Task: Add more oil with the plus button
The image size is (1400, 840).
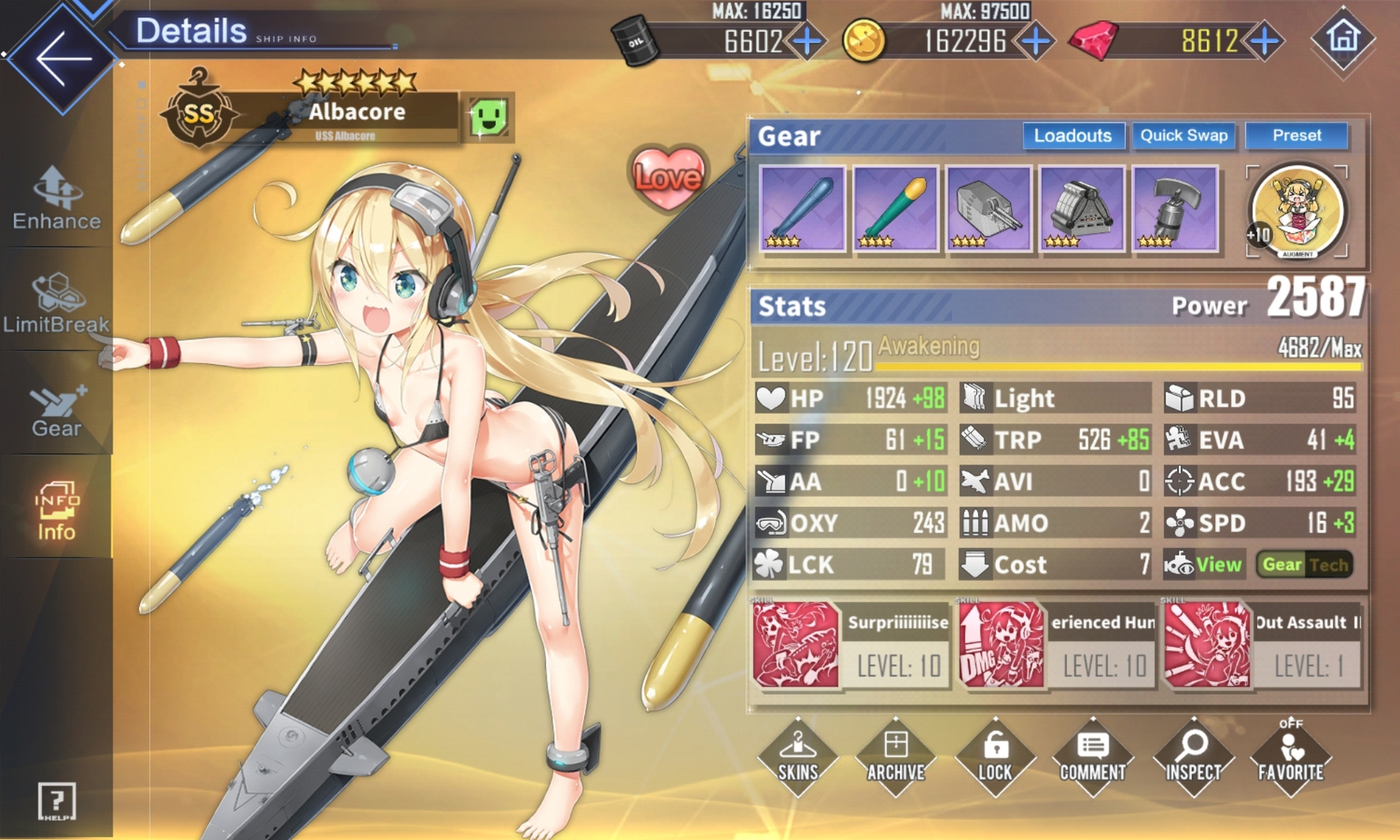Action: 807,42
